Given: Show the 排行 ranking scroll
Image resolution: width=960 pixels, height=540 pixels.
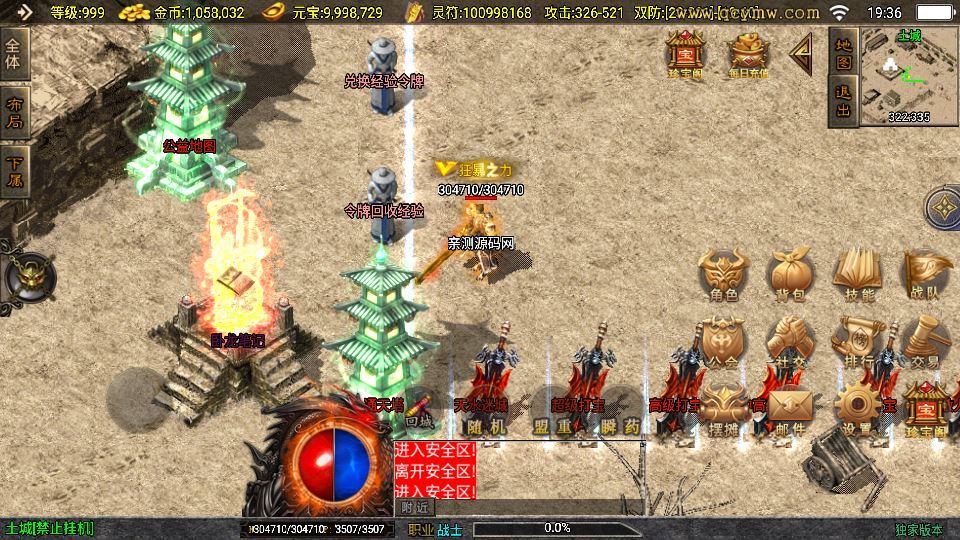Looking at the screenshot, I should (857, 340).
